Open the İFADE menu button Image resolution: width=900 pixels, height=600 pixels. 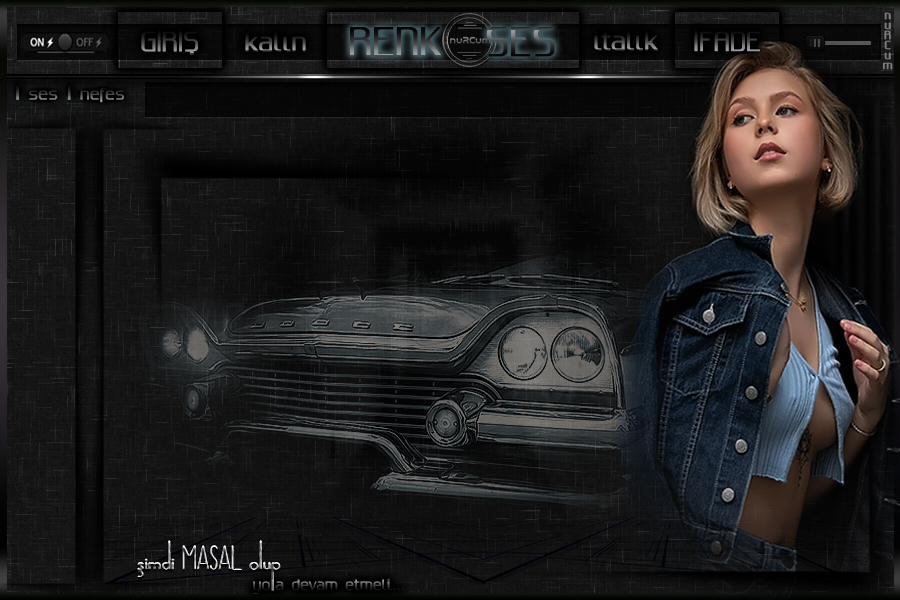[726, 42]
